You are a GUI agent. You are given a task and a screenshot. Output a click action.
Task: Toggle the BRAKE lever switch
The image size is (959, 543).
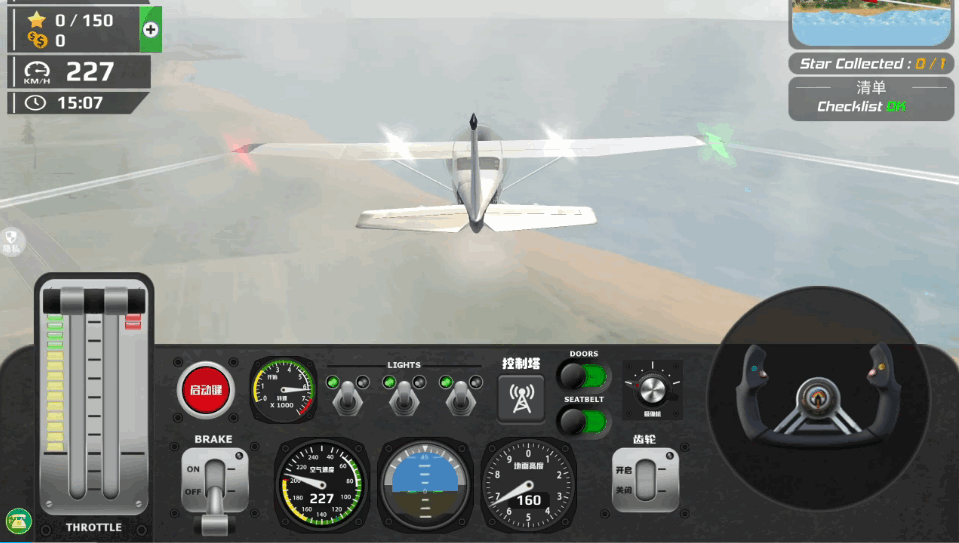[x=214, y=484]
